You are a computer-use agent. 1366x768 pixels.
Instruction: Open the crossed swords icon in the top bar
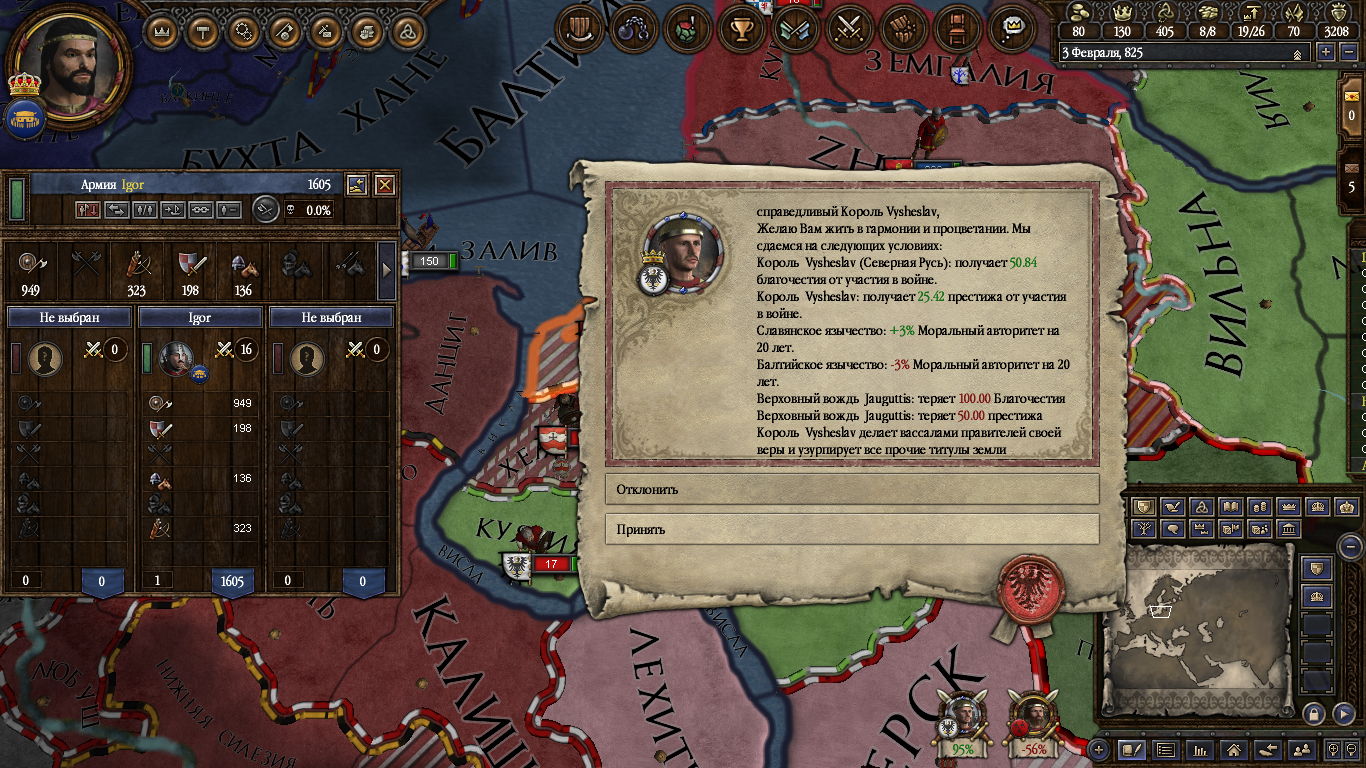click(x=850, y=29)
